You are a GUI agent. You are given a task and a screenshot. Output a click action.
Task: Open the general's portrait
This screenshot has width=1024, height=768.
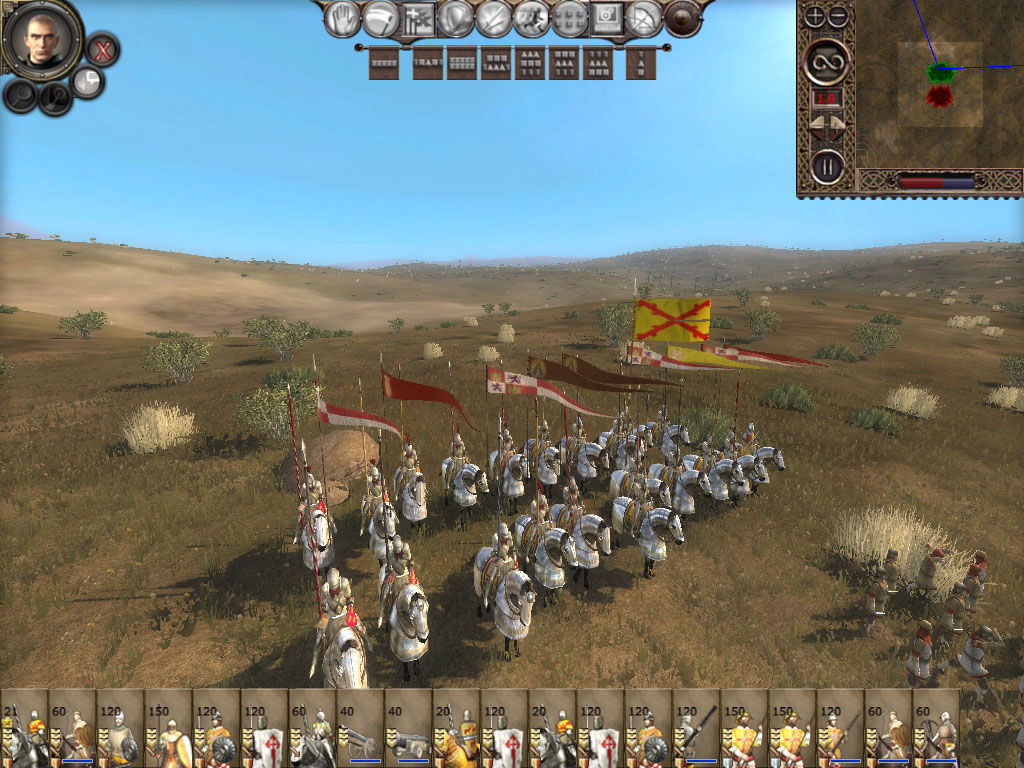42,37
